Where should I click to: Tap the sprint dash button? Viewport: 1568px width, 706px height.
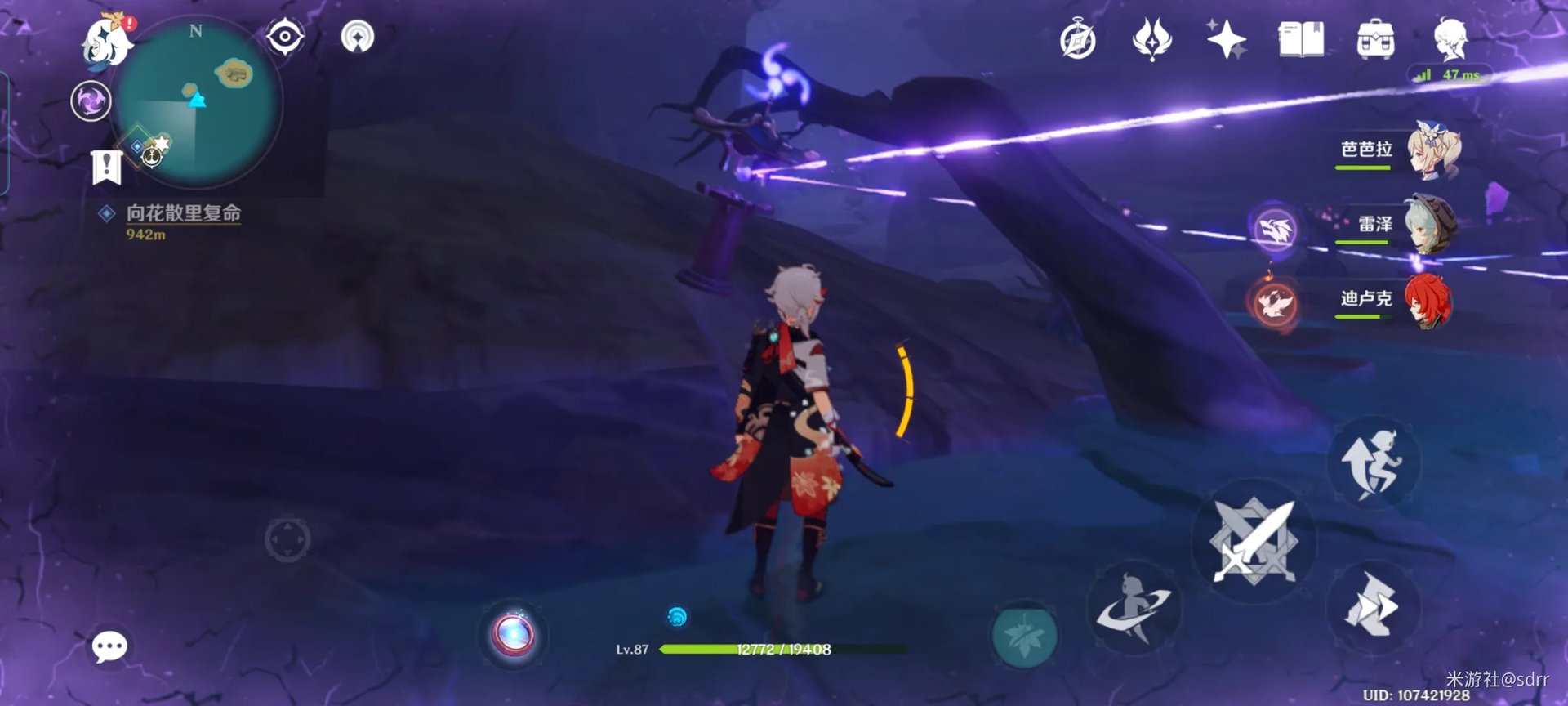coord(1374,606)
